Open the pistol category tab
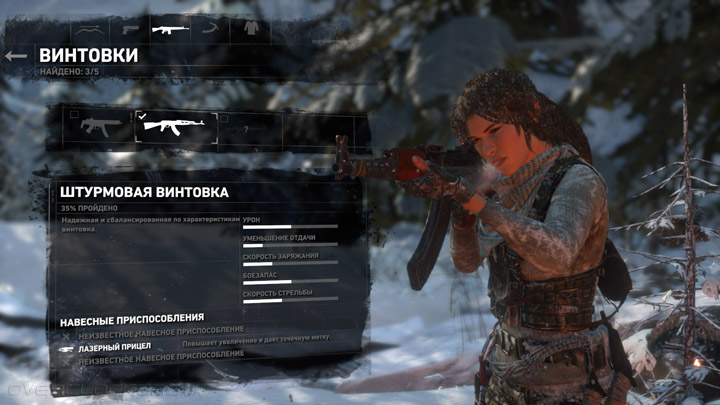 (x=131, y=28)
